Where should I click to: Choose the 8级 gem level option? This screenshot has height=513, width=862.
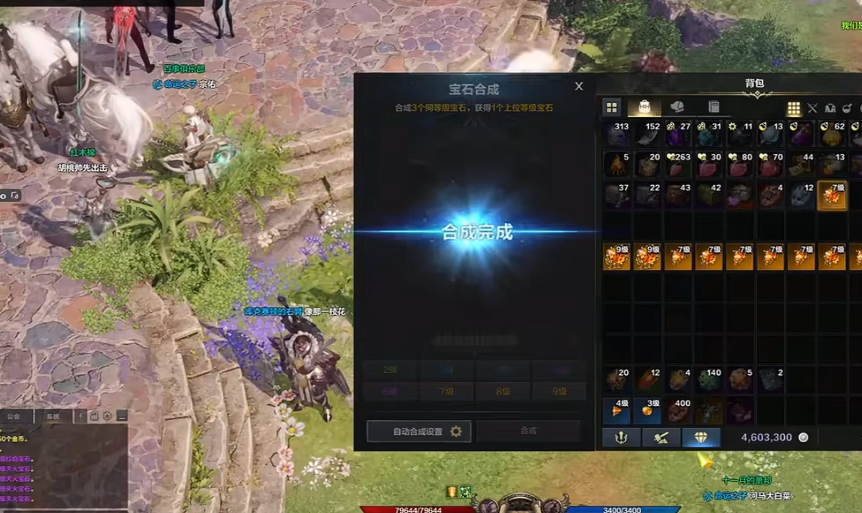[x=500, y=392]
